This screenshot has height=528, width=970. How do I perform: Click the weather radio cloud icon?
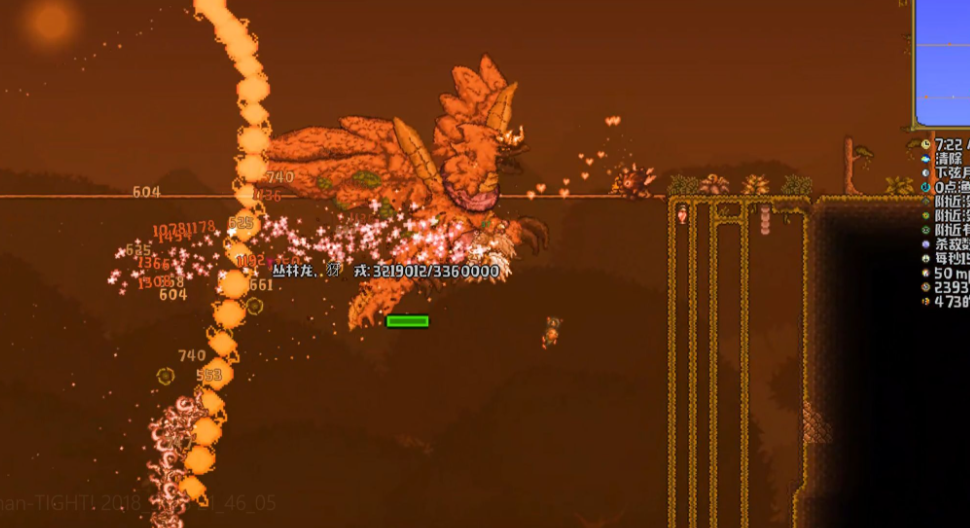[925, 159]
